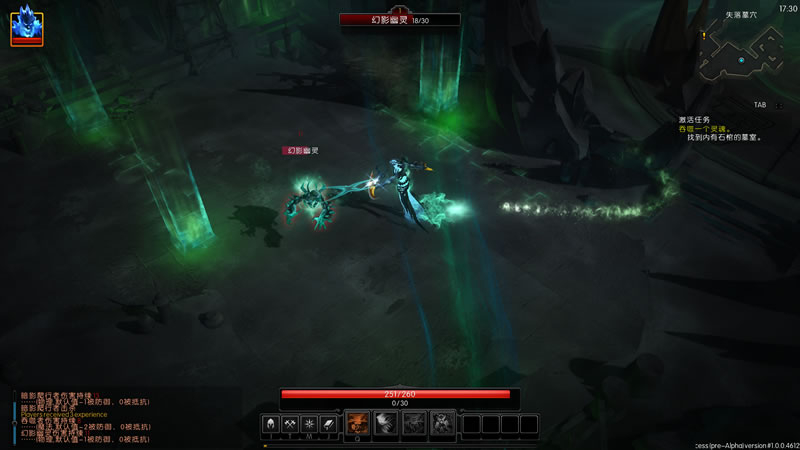Select the starburst menu icon
800x450 pixels.
309,424
